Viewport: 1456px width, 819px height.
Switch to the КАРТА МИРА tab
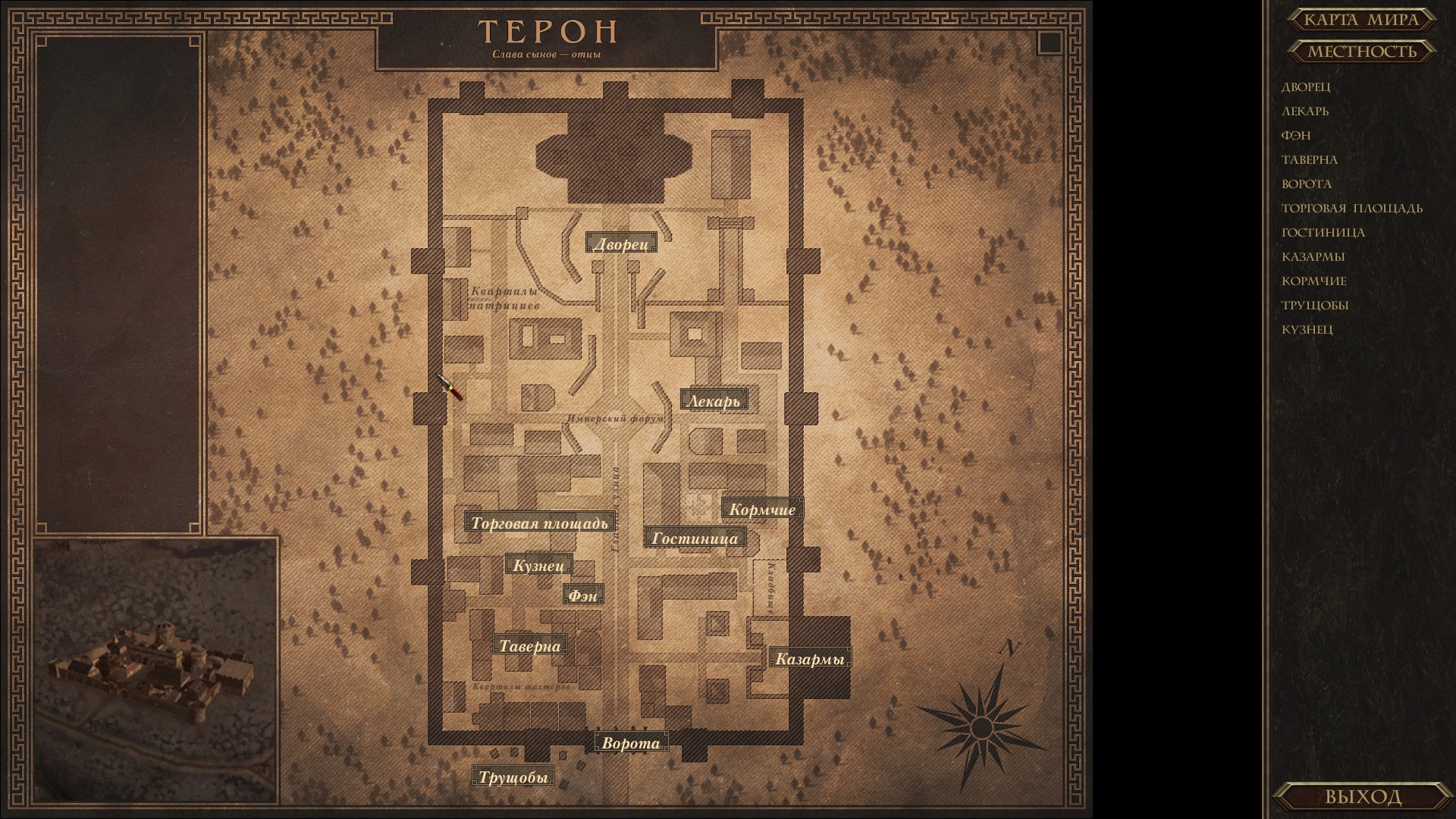click(1360, 20)
